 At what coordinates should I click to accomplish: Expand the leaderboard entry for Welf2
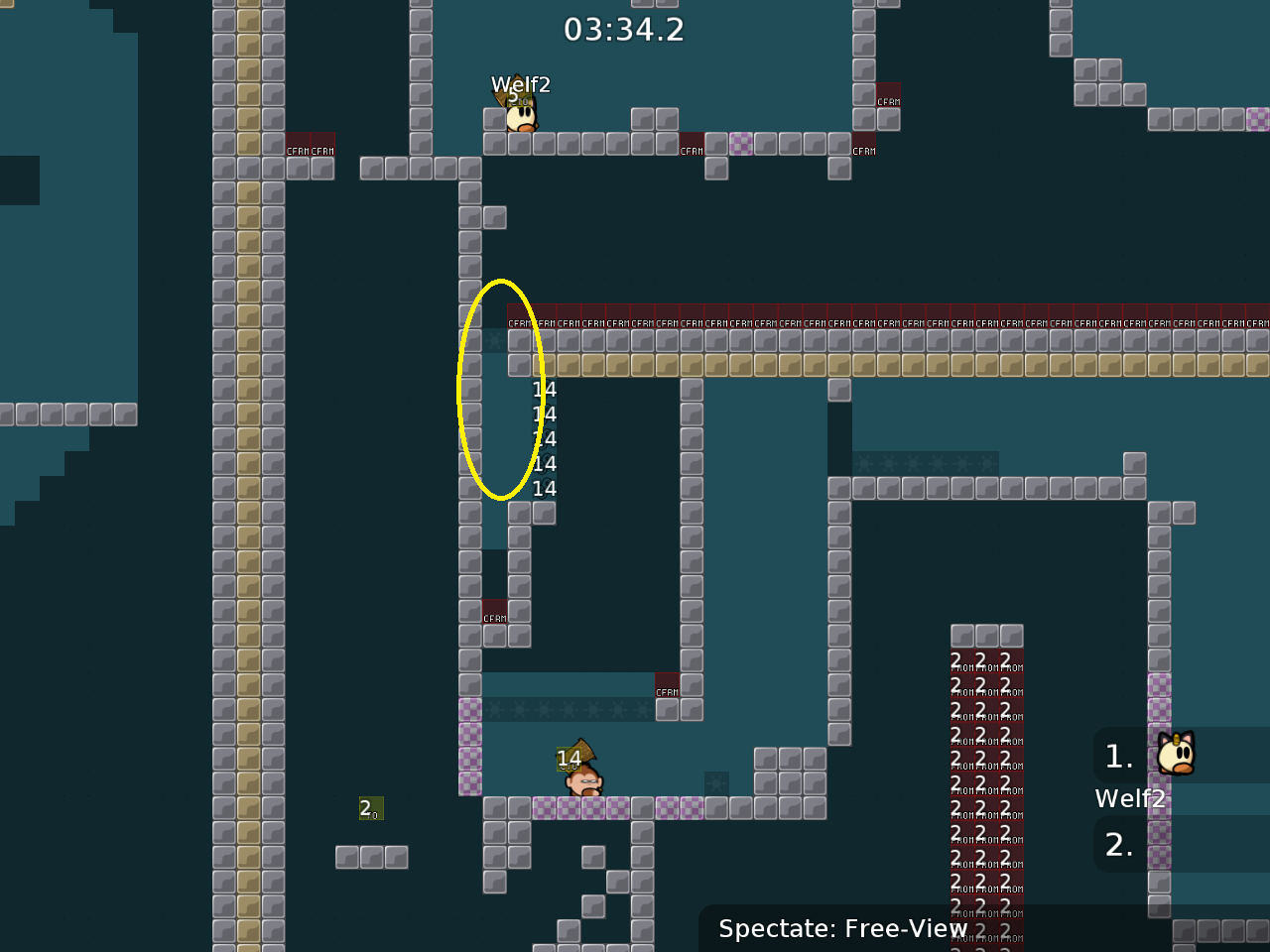click(x=1130, y=797)
